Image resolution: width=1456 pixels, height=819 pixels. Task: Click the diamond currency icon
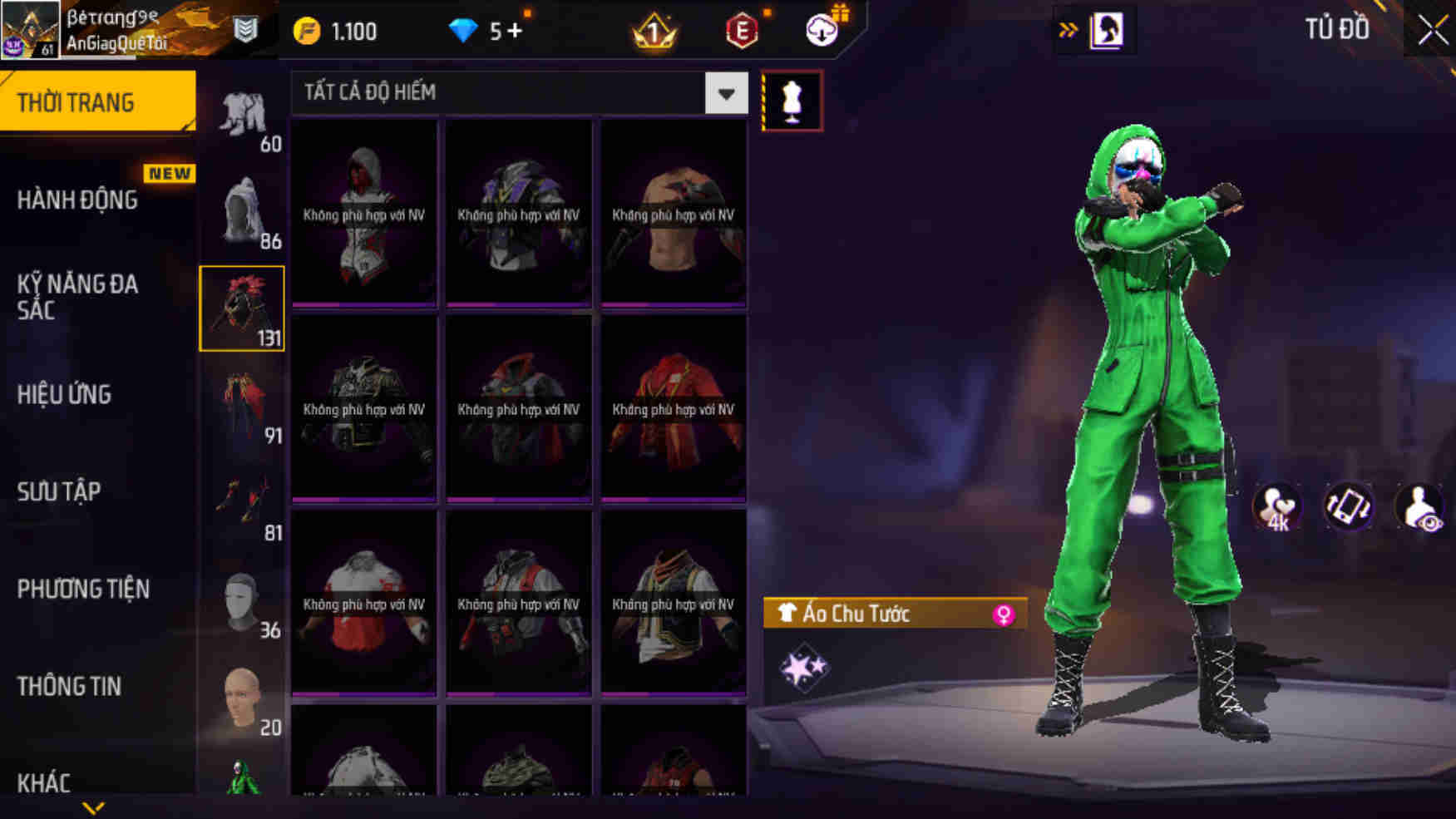tap(462, 30)
